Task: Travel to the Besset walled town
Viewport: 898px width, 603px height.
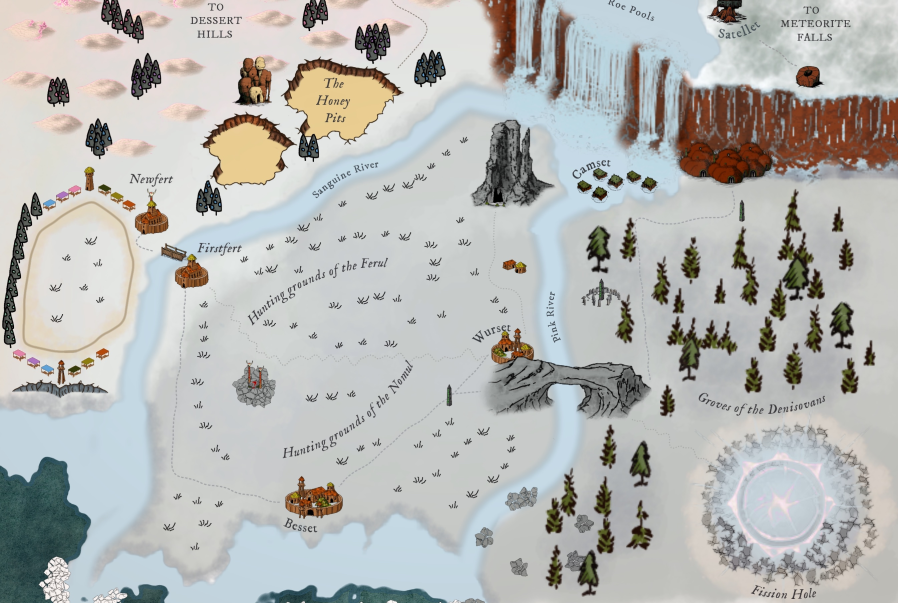Action: click(314, 497)
